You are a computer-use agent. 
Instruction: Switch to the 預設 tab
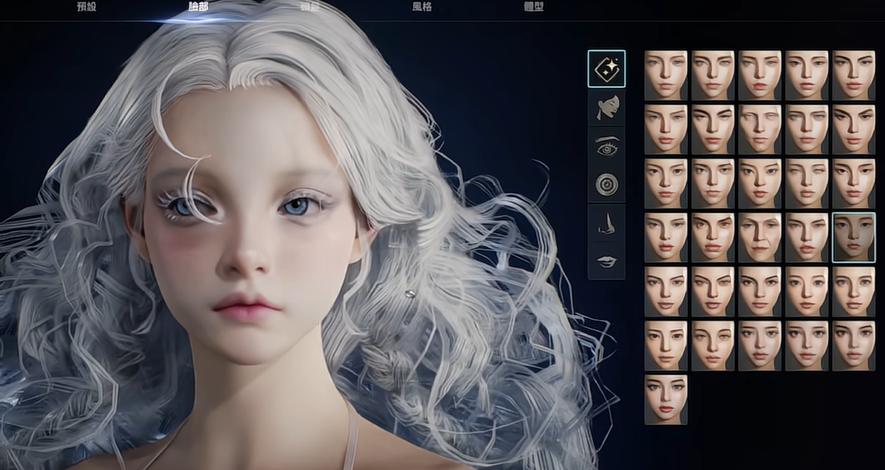pyautogui.click(x=87, y=7)
